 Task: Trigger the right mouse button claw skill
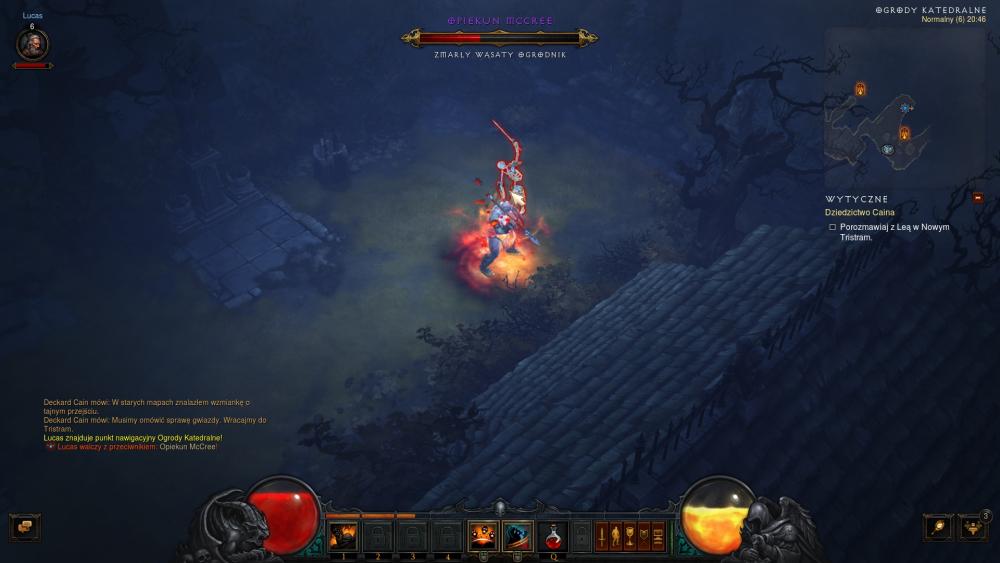click(517, 536)
